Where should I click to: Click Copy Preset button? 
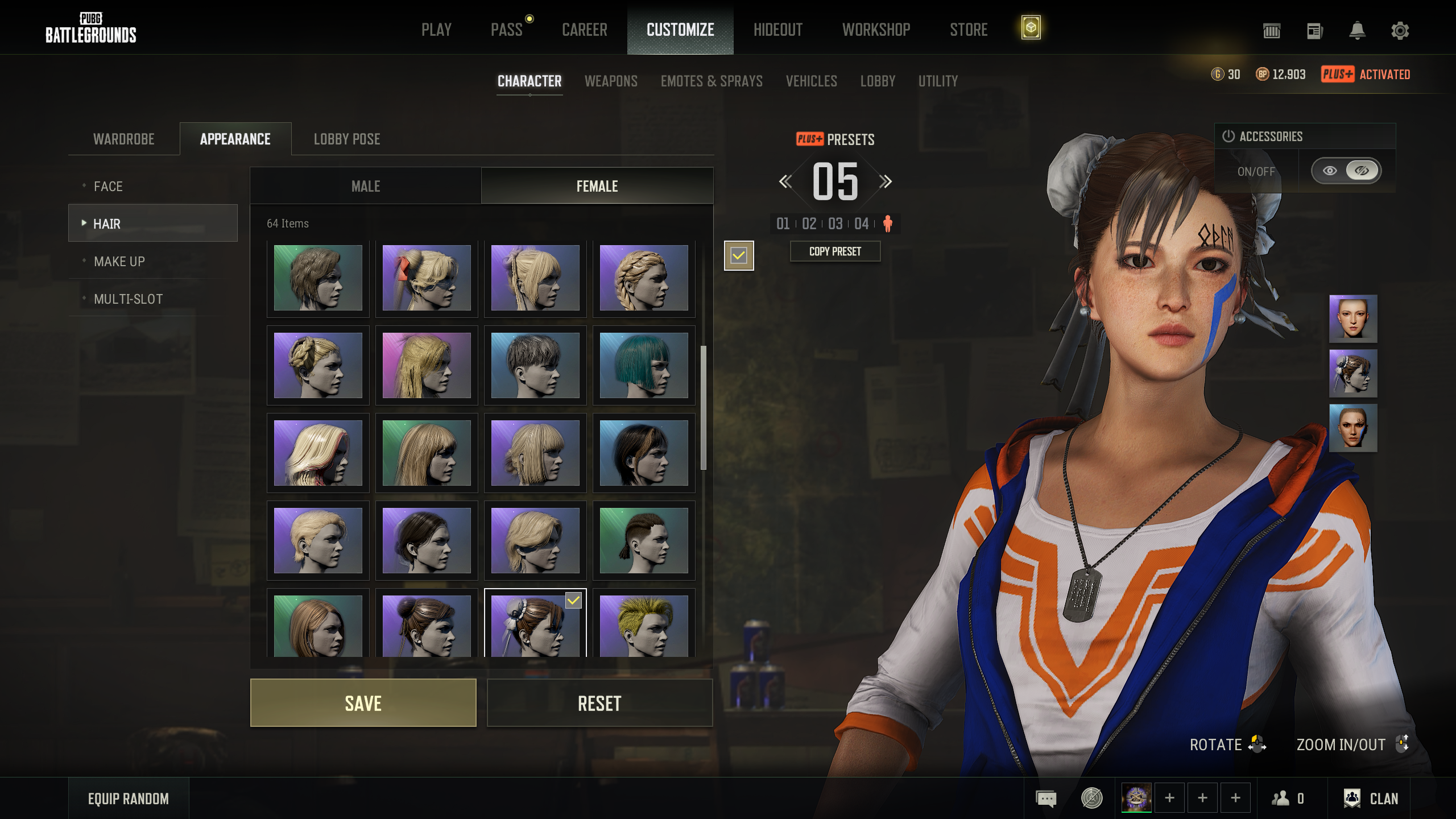pos(835,251)
